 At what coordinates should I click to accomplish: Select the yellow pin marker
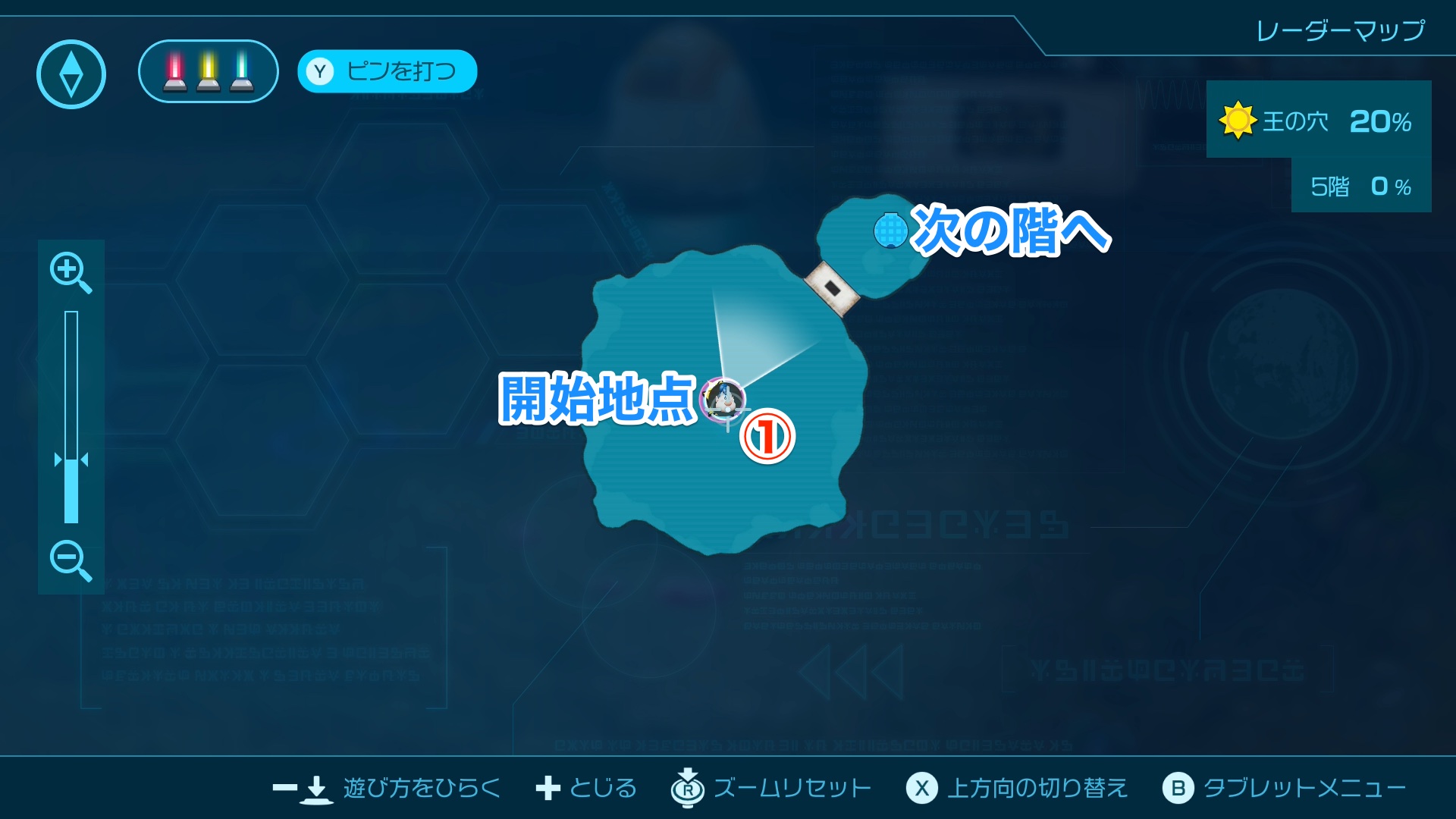click(x=207, y=71)
